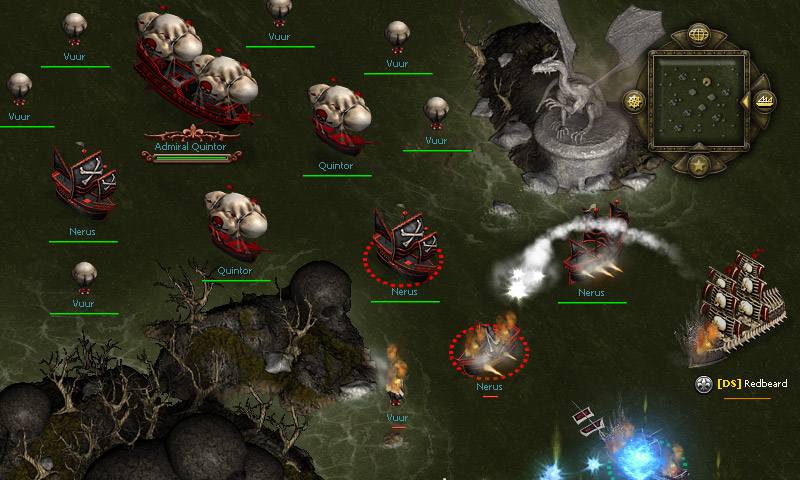This screenshot has width=800, height=480.
Task: Target the burning Nerus ship circled in red
Action: (x=489, y=348)
